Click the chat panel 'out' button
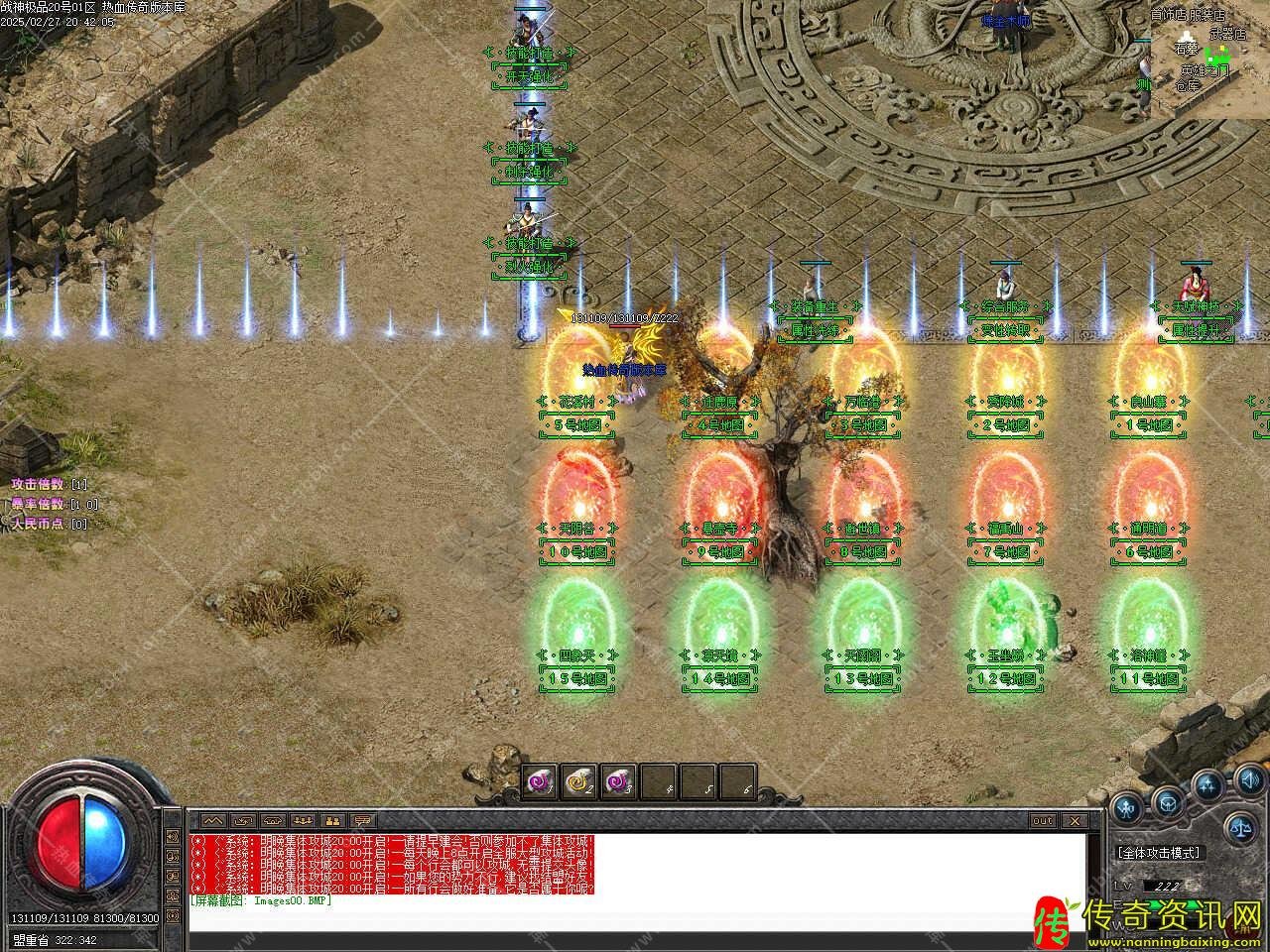This screenshot has width=1270, height=952. 1043,820
